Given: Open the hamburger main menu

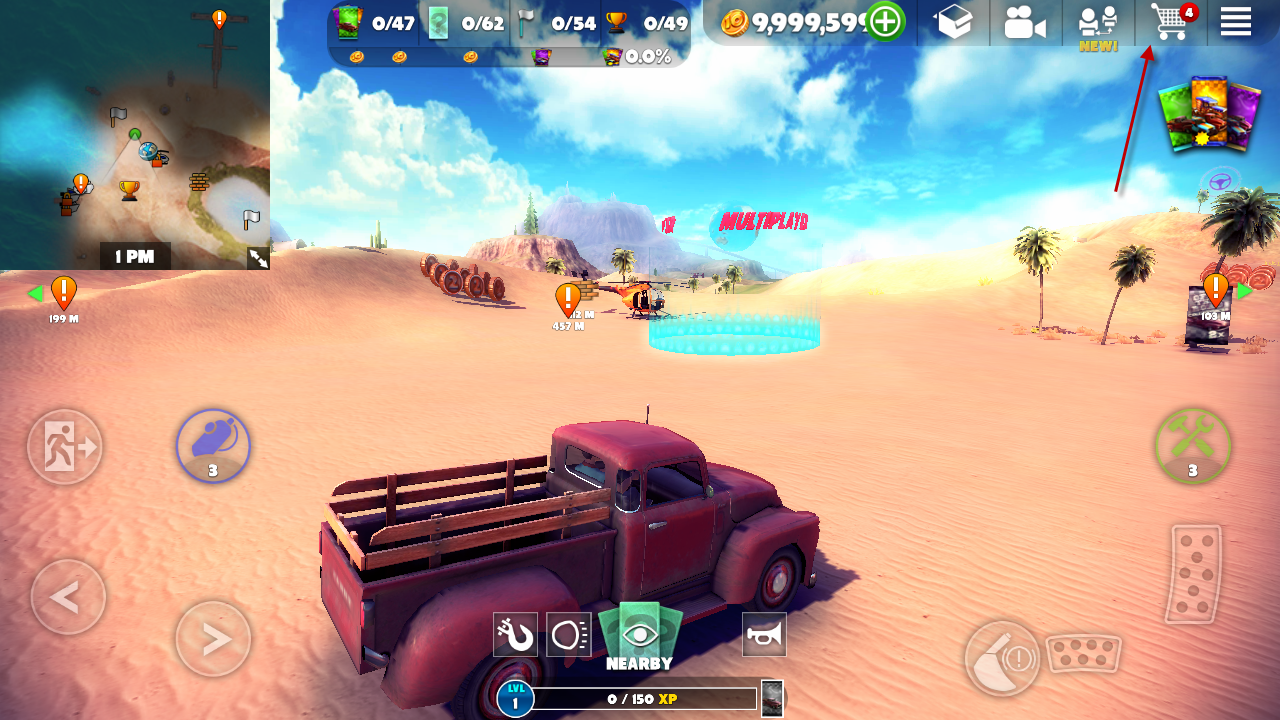Looking at the screenshot, I should [1236, 22].
